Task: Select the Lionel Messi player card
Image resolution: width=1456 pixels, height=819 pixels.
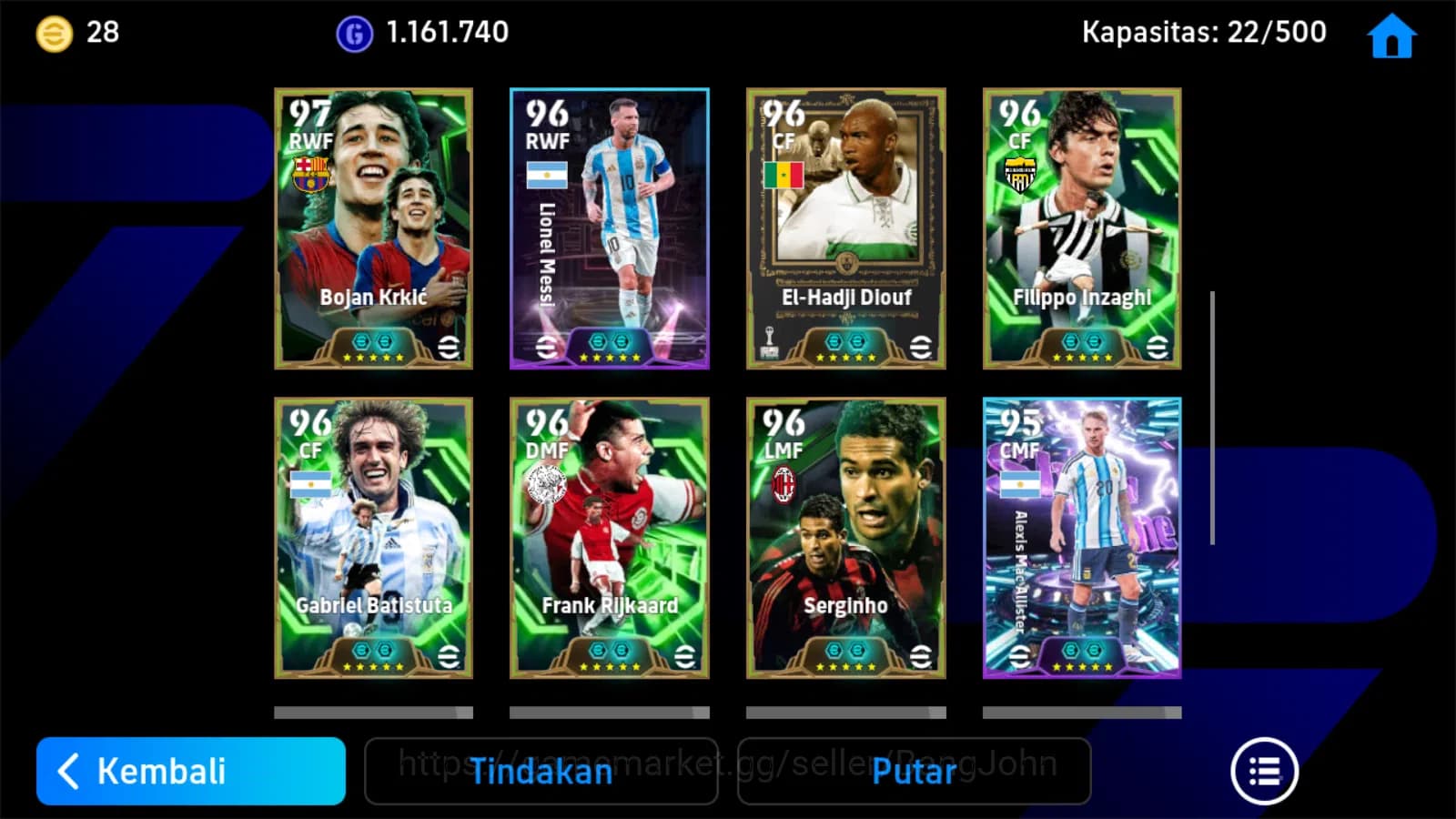Action: 609,227
